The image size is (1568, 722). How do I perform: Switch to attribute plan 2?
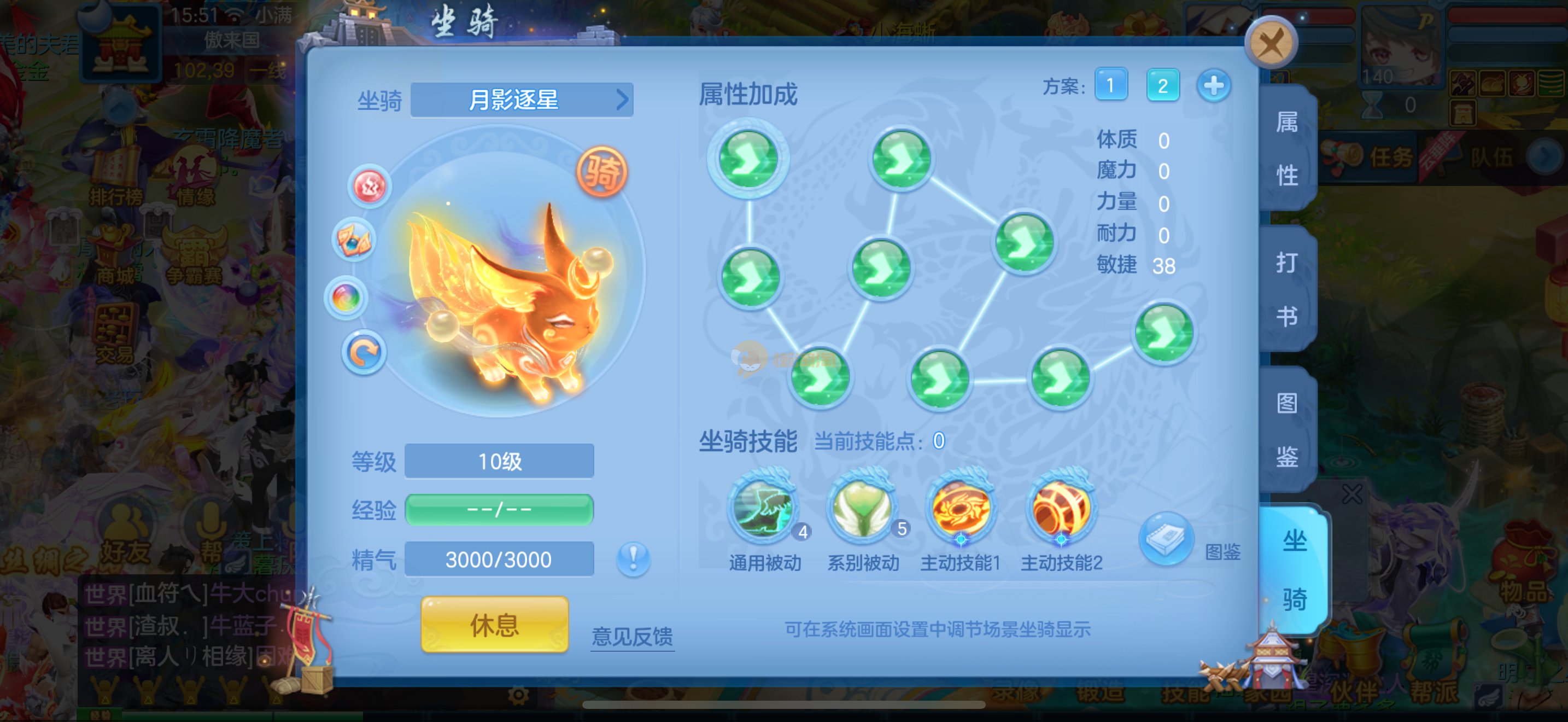pos(1162,86)
